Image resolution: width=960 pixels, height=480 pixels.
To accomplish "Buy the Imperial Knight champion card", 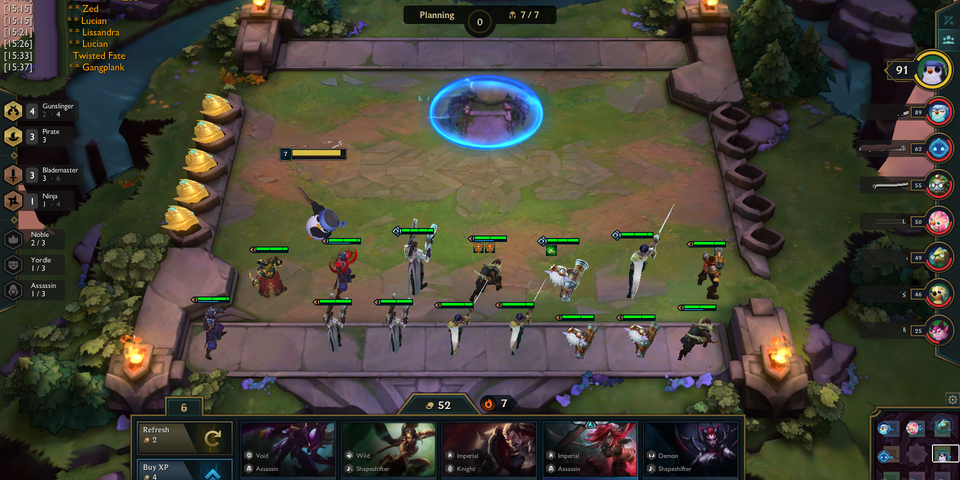I will [490, 448].
